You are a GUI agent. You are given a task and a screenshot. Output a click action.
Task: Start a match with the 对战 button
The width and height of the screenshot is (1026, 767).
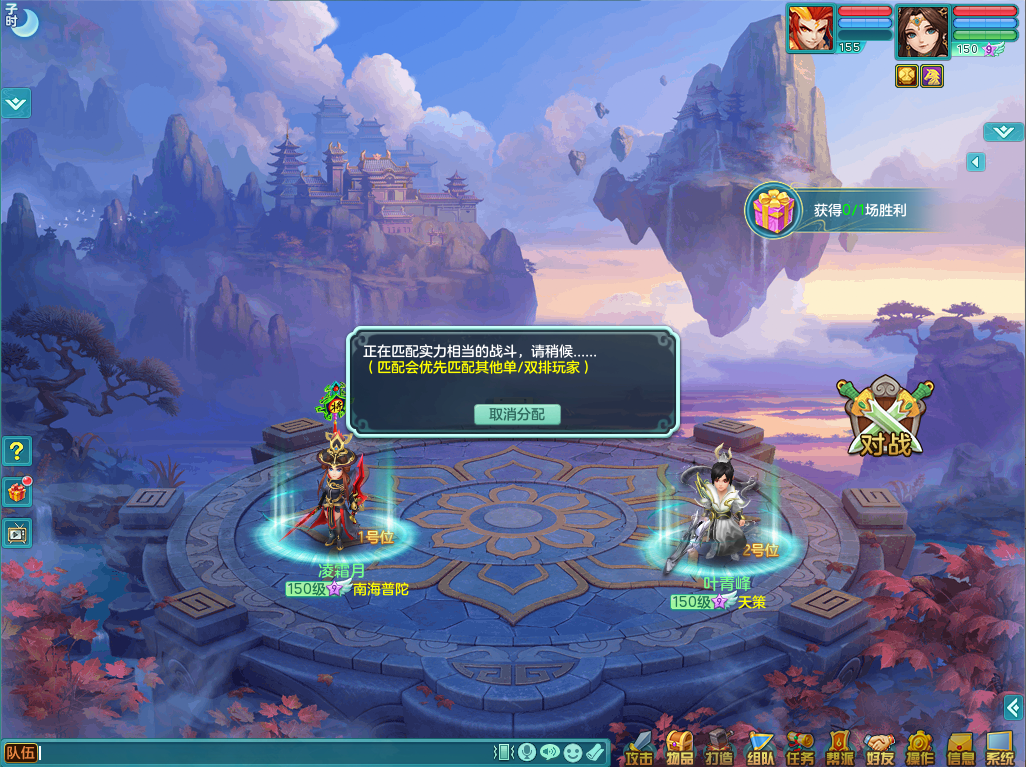(885, 420)
